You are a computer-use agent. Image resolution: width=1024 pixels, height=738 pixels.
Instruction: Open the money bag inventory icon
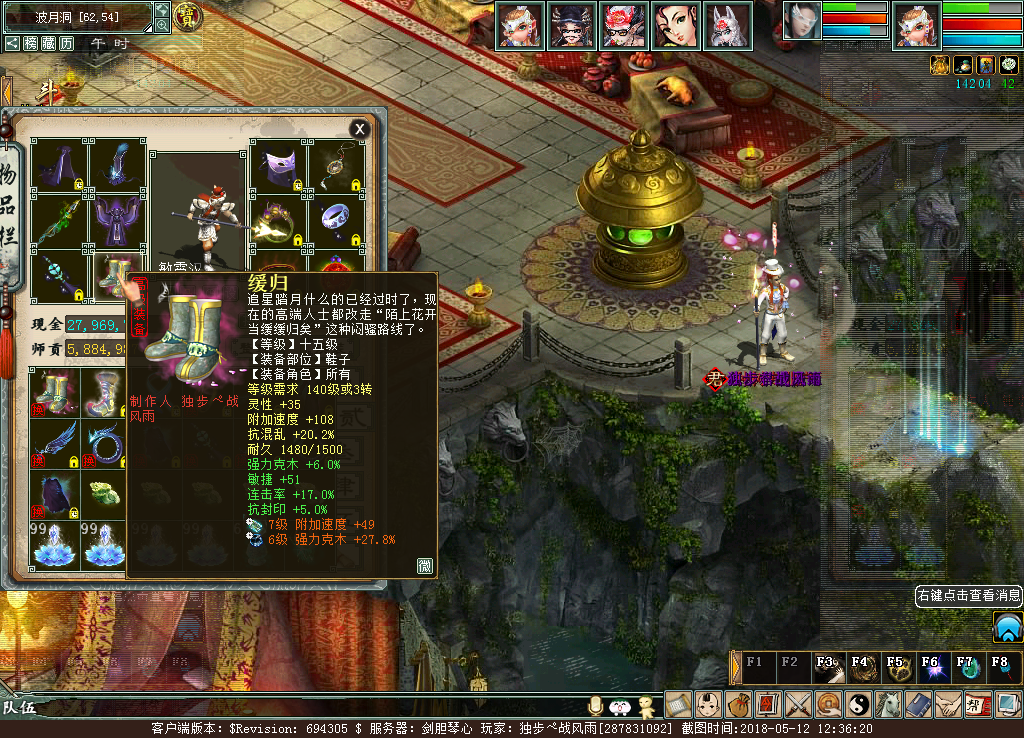(x=739, y=704)
